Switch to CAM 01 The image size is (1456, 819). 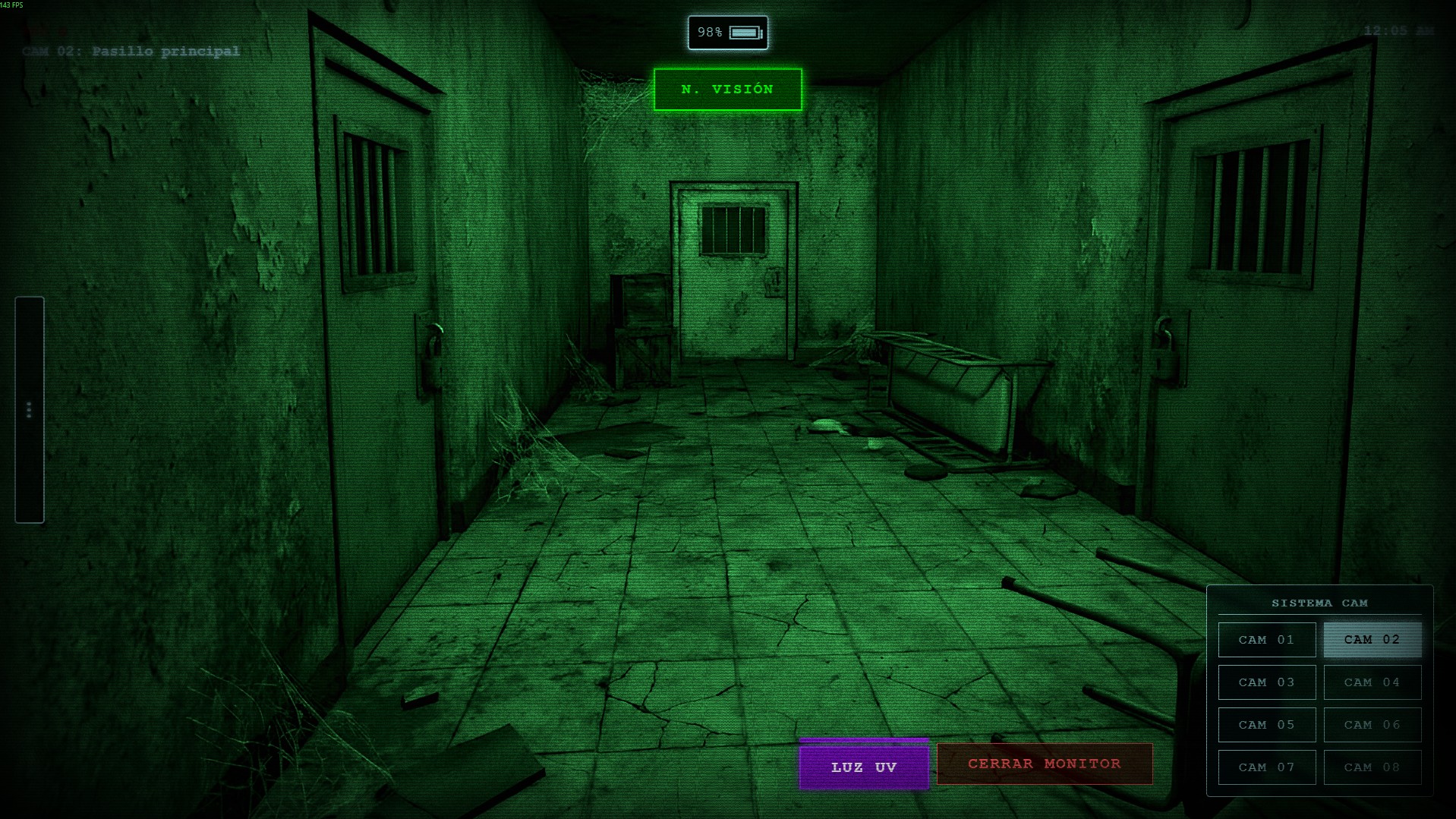click(1266, 640)
